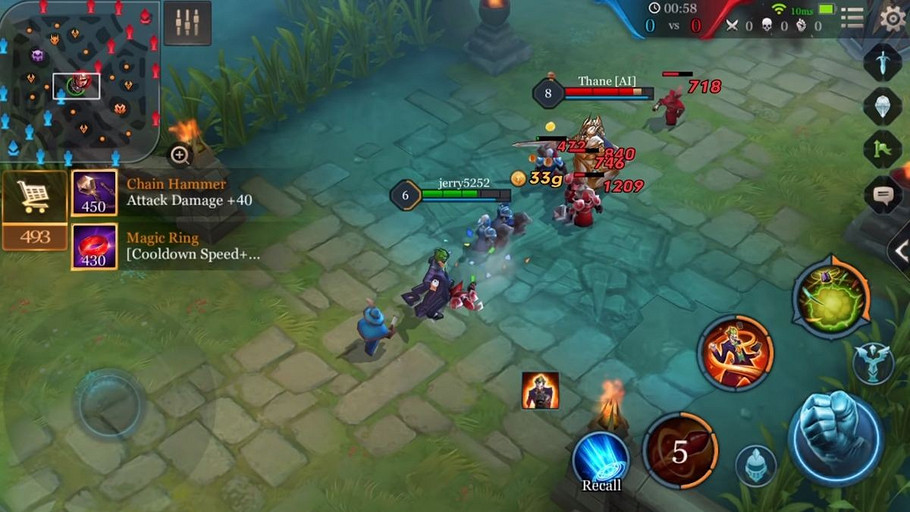This screenshot has width=910, height=512.
Task: Buy the recommended Chain Hammer item
Action: pyautogui.click(x=94, y=192)
